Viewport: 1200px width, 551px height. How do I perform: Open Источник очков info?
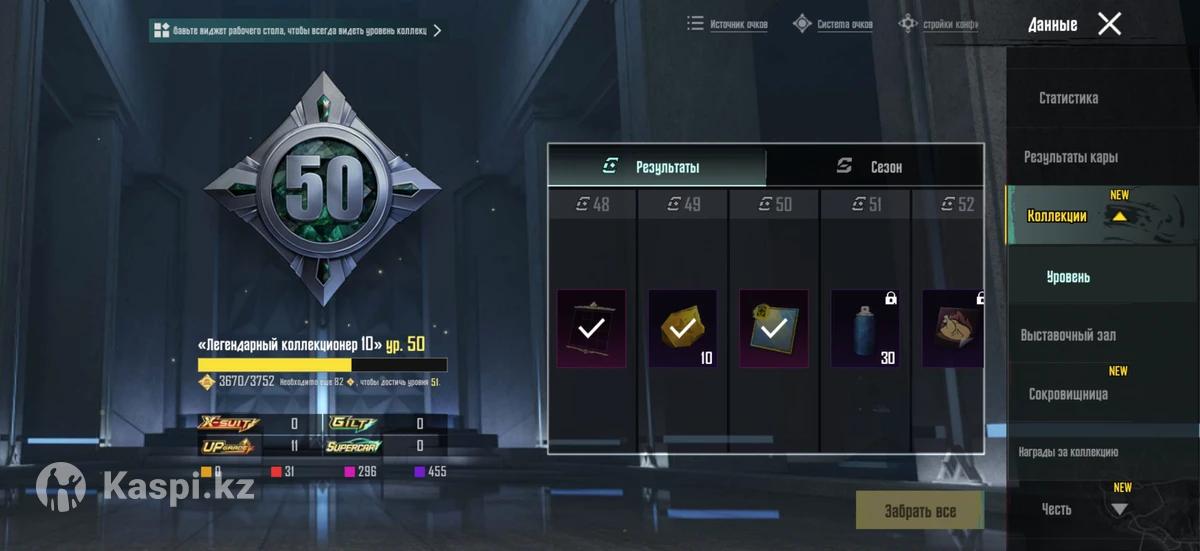pyautogui.click(x=727, y=24)
